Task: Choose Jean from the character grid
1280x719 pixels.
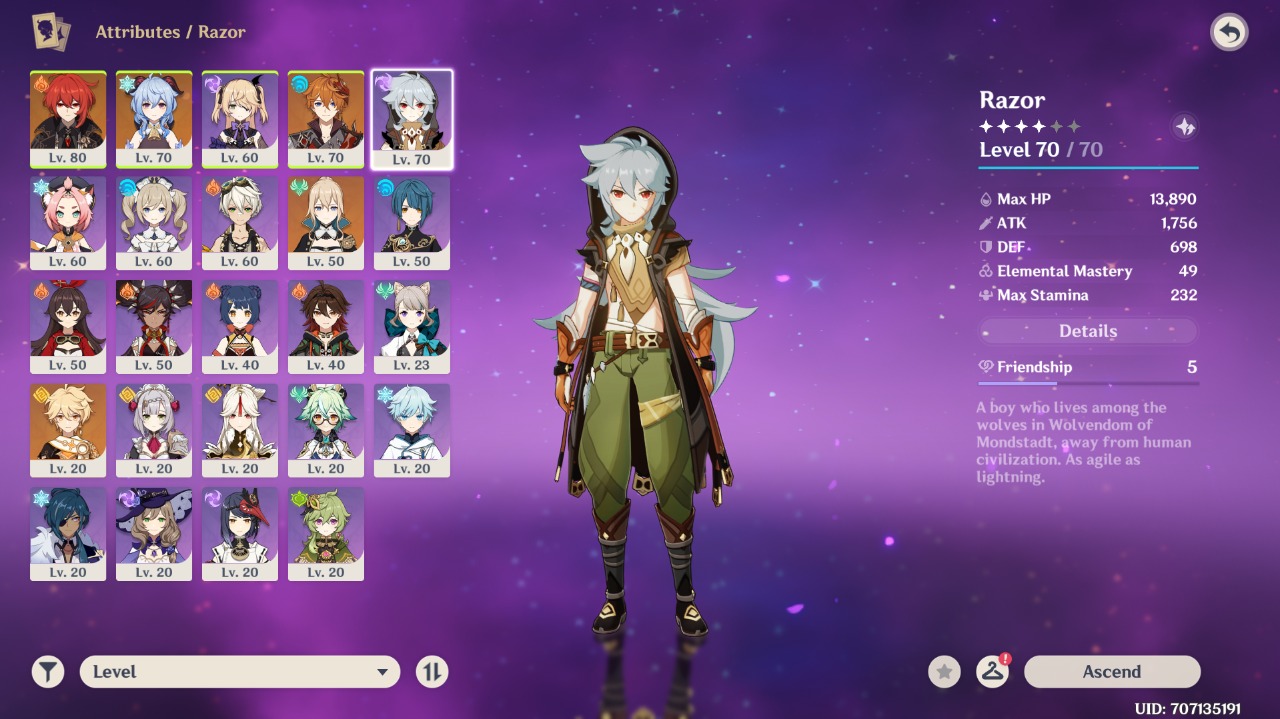Action: point(326,222)
